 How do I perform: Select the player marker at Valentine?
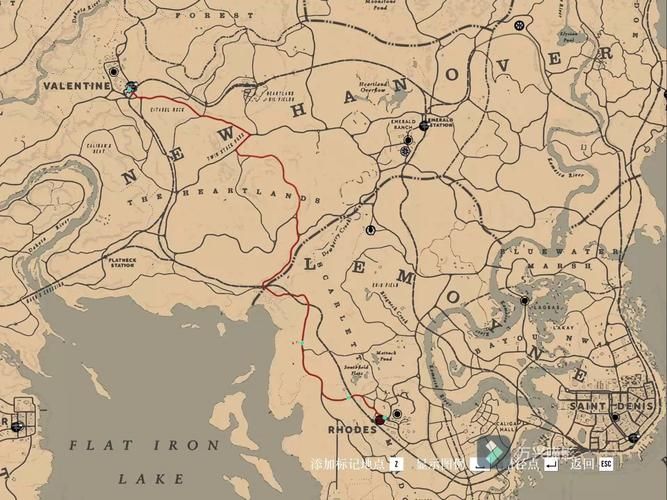coord(130,88)
